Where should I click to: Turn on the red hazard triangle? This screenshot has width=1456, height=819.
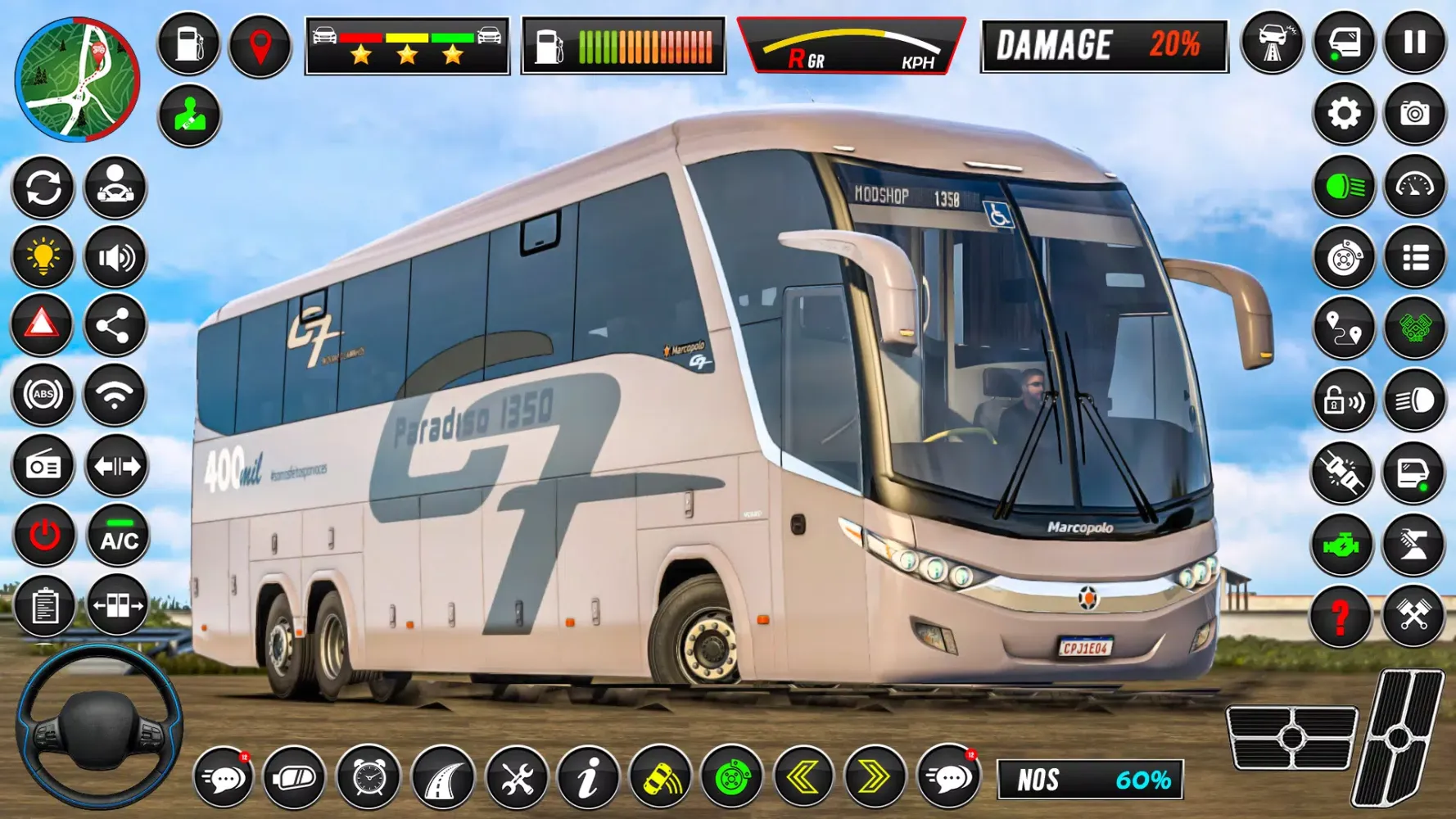(43, 325)
